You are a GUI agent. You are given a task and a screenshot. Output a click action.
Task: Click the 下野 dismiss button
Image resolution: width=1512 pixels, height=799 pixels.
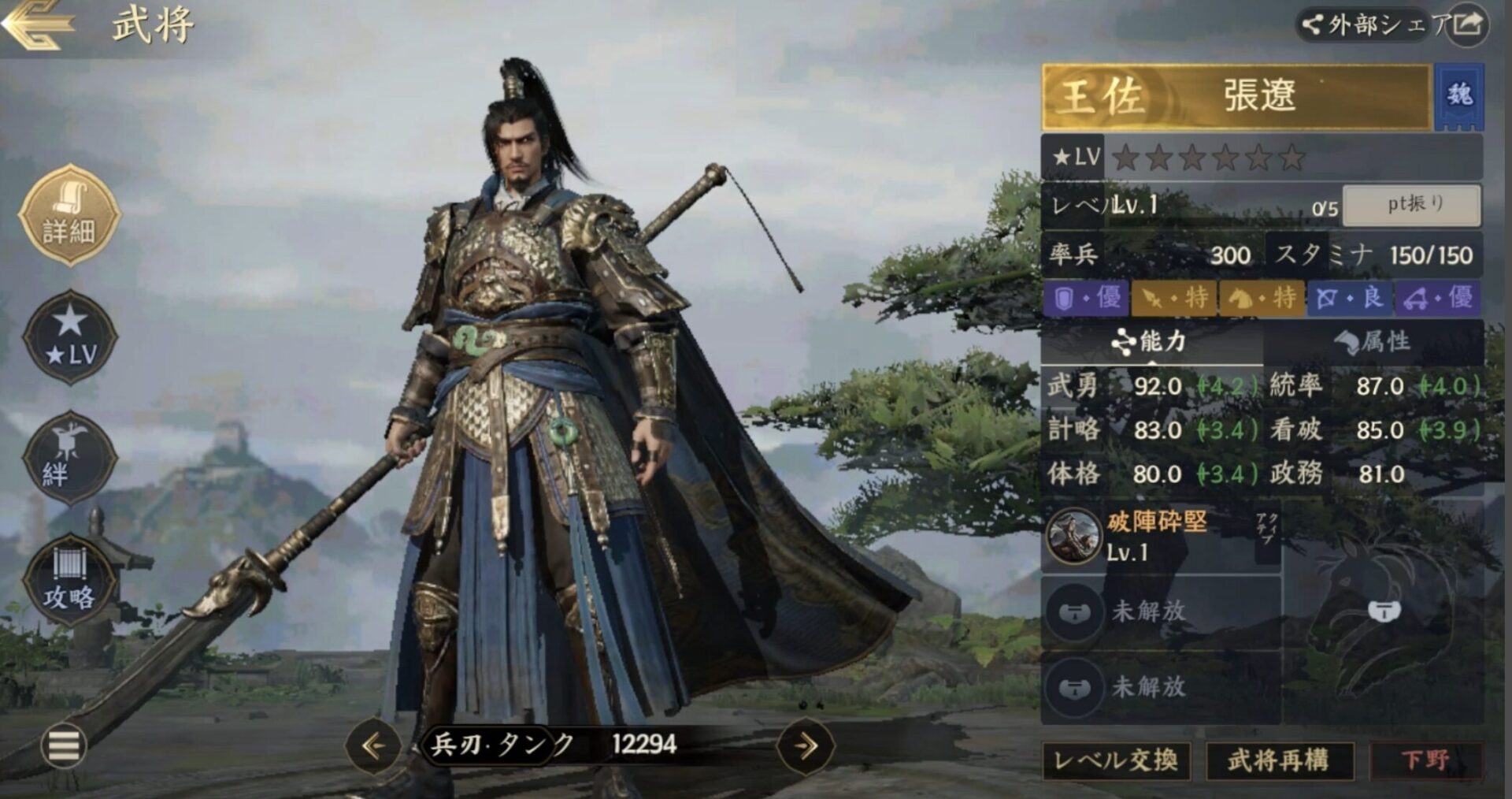pos(1425,760)
